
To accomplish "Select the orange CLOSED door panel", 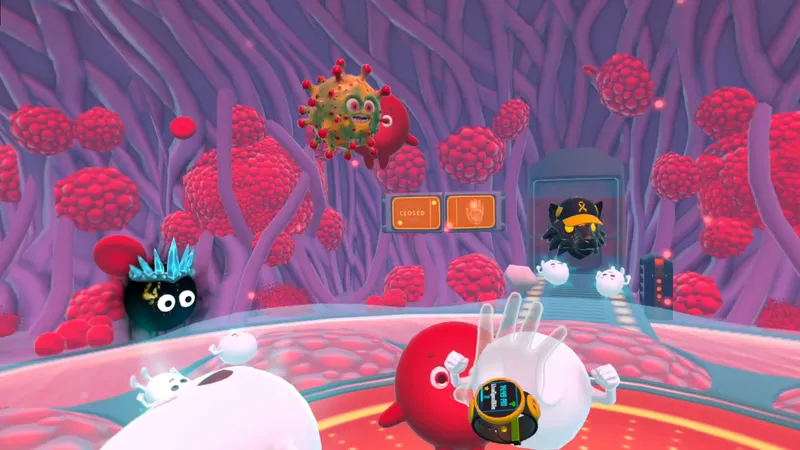I will click(415, 213).
